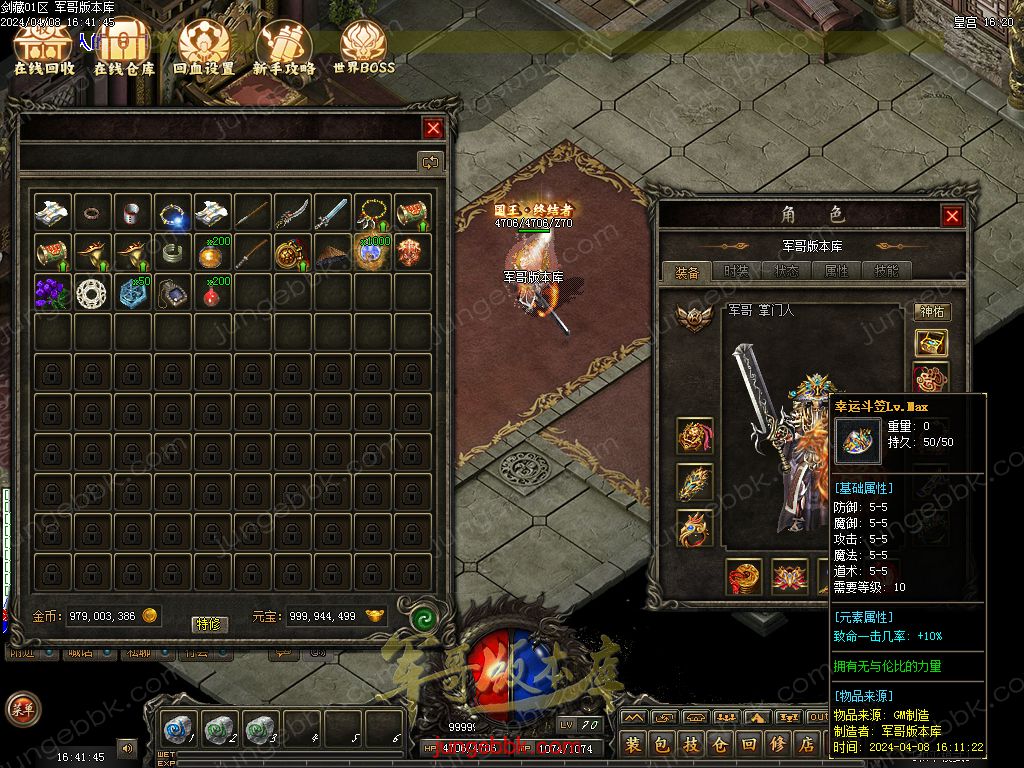Open the 在线仓库 online warehouse
1024x768 pixels.
click(124, 48)
